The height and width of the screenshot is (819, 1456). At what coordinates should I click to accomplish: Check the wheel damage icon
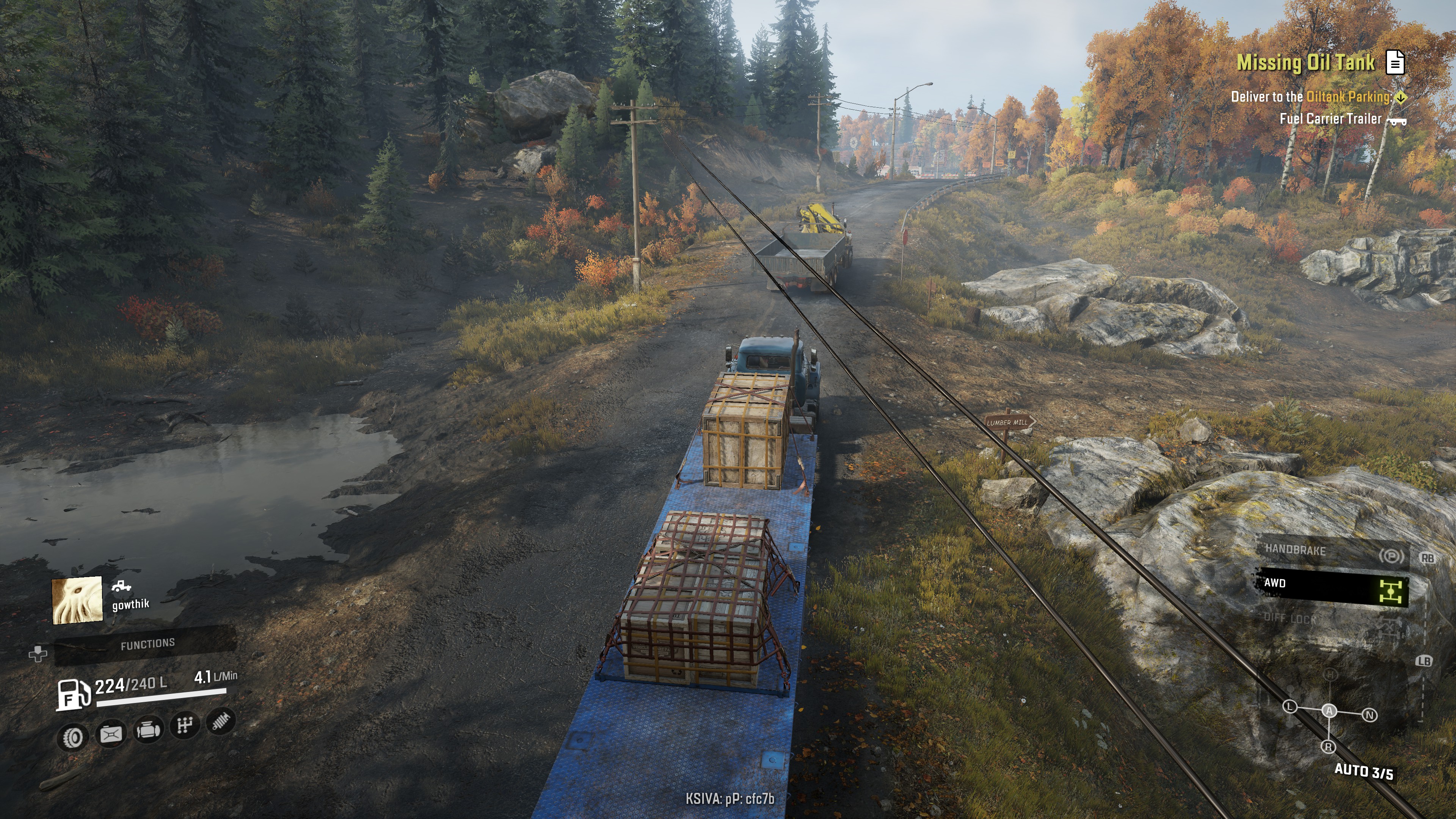(x=73, y=737)
